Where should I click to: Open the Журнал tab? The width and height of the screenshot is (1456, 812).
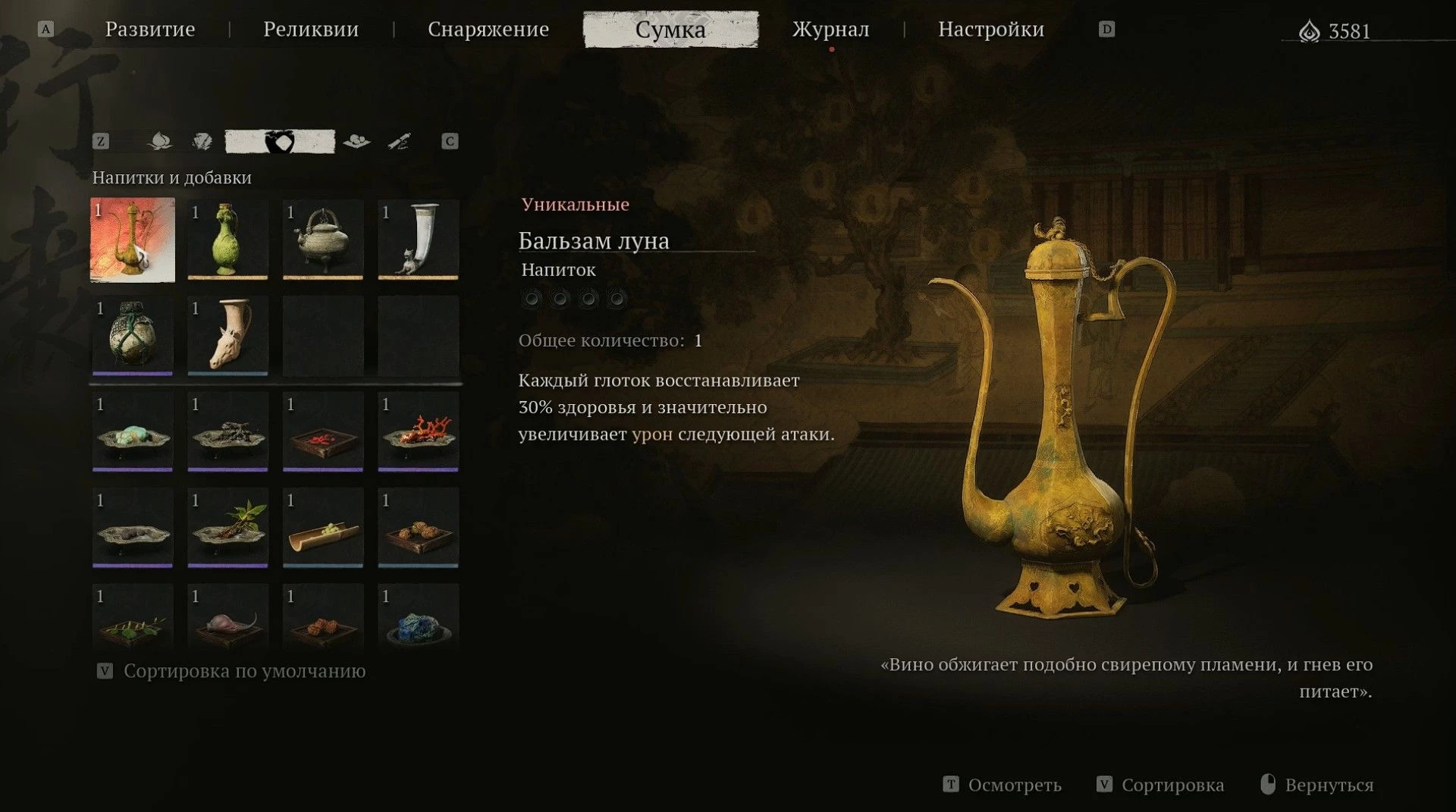830,30
